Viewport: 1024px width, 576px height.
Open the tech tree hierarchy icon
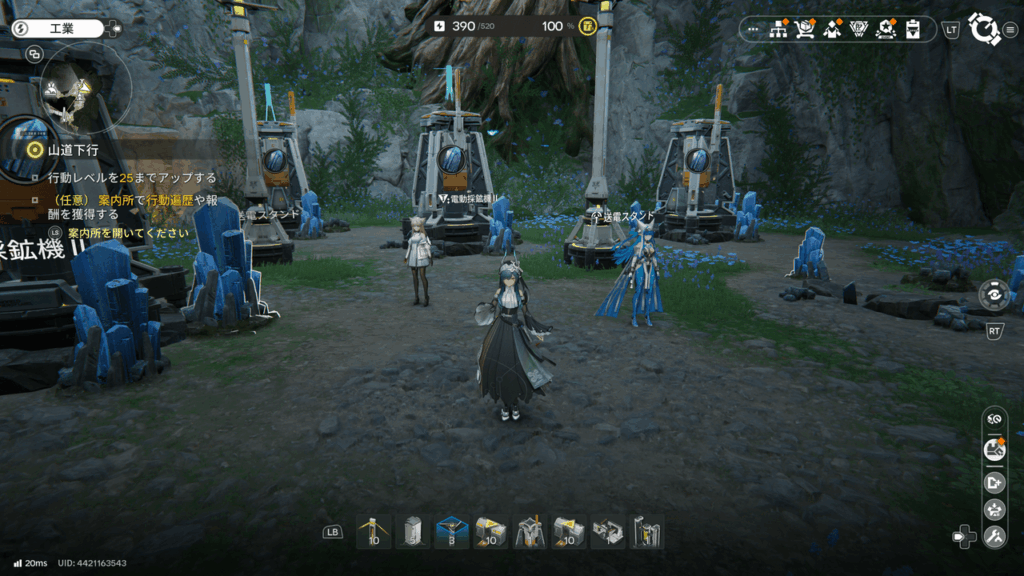[778, 29]
